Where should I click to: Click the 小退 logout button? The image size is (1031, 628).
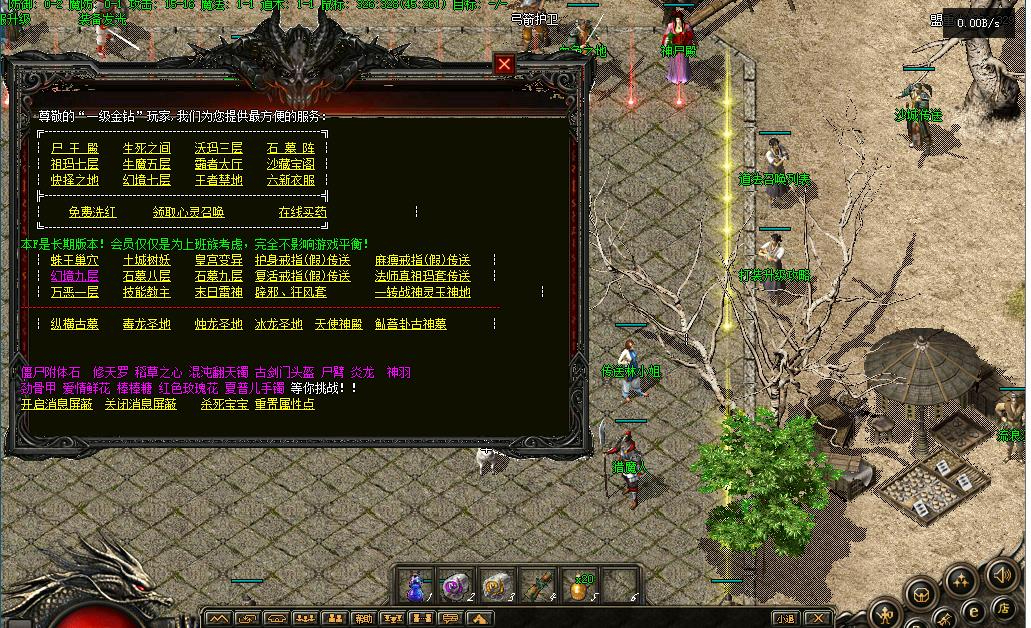pyautogui.click(x=785, y=618)
